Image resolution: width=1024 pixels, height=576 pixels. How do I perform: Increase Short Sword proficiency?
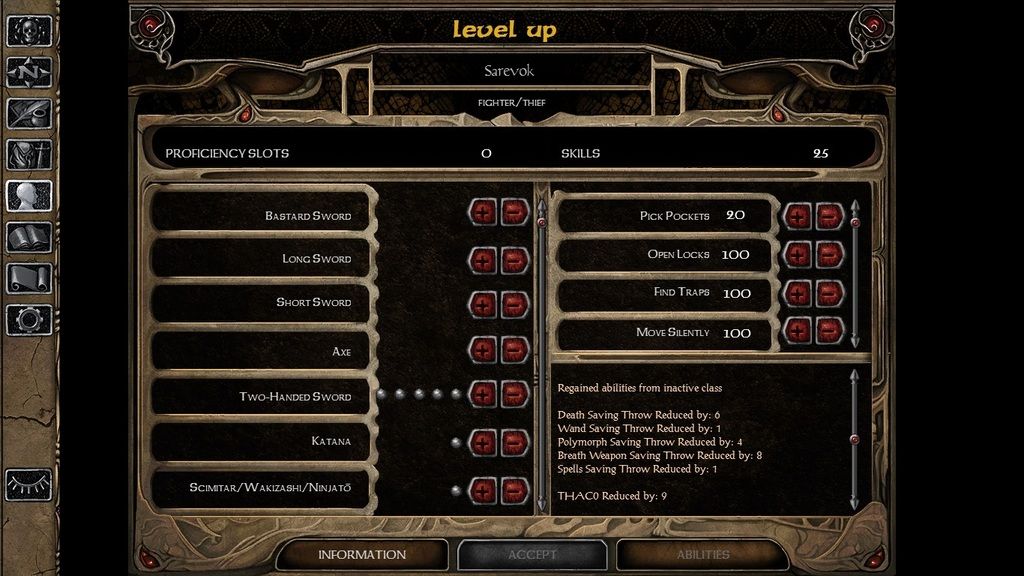point(483,303)
